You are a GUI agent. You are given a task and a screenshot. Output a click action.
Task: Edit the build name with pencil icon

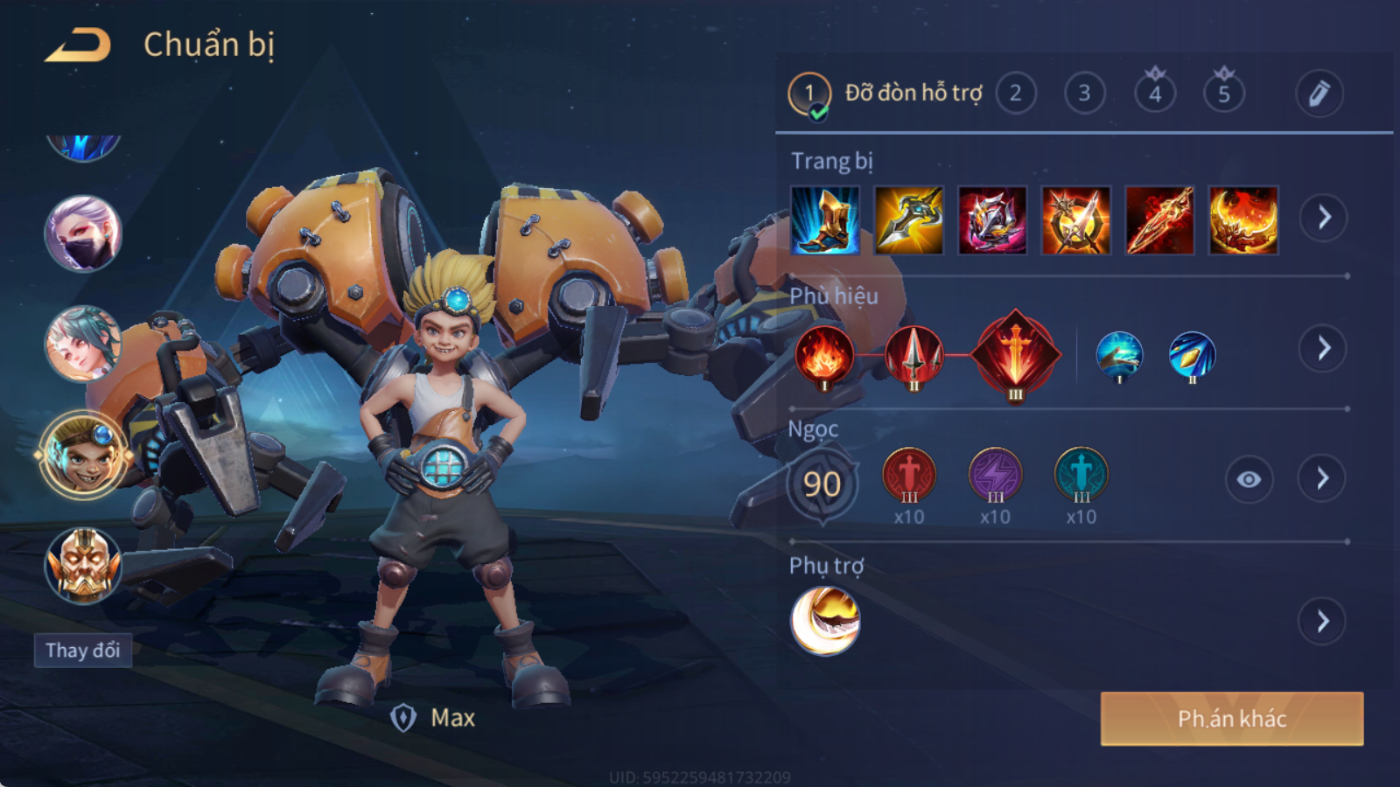pyautogui.click(x=1319, y=94)
